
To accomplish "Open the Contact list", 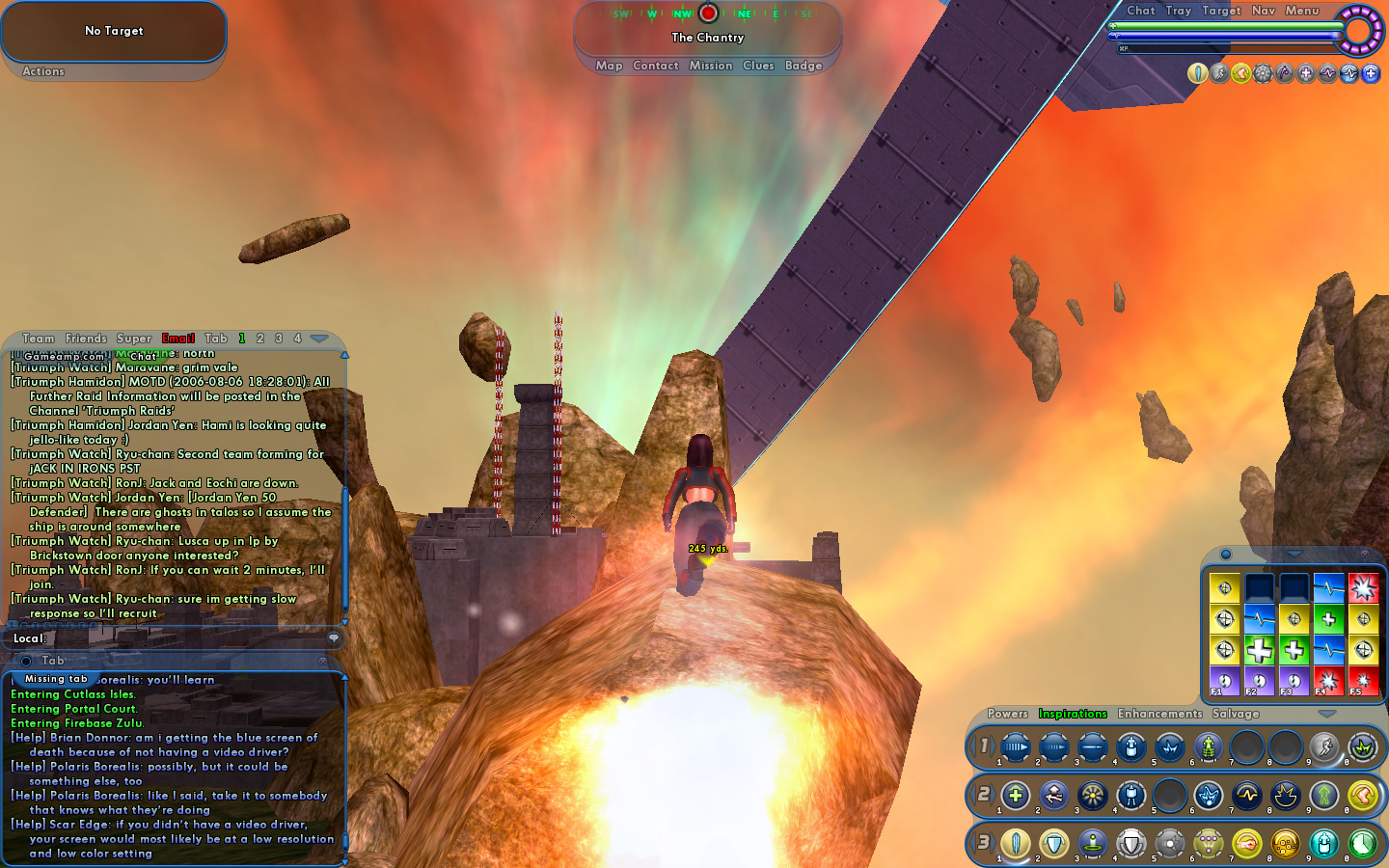I will pos(656,66).
